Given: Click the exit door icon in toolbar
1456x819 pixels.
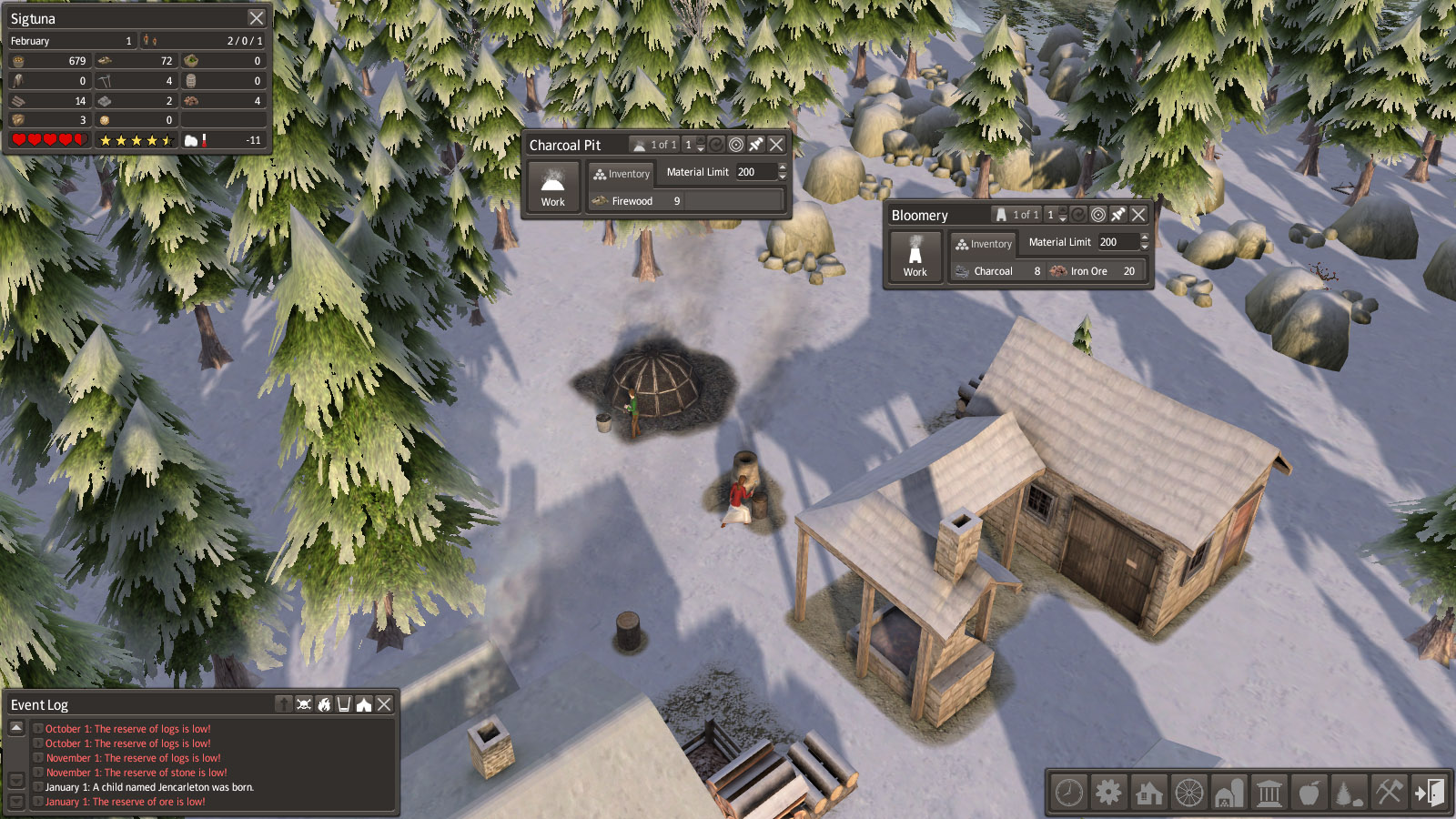Looking at the screenshot, I should click(x=1429, y=793).
